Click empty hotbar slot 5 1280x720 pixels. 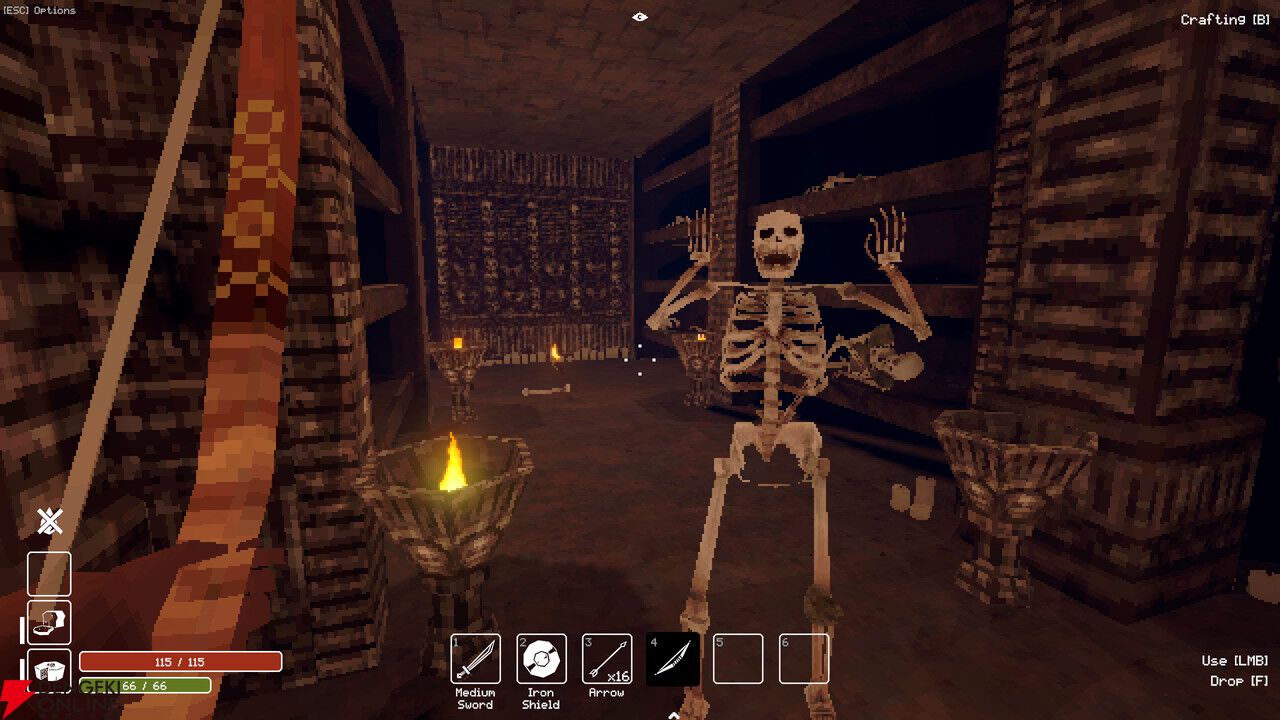[738, 658]
